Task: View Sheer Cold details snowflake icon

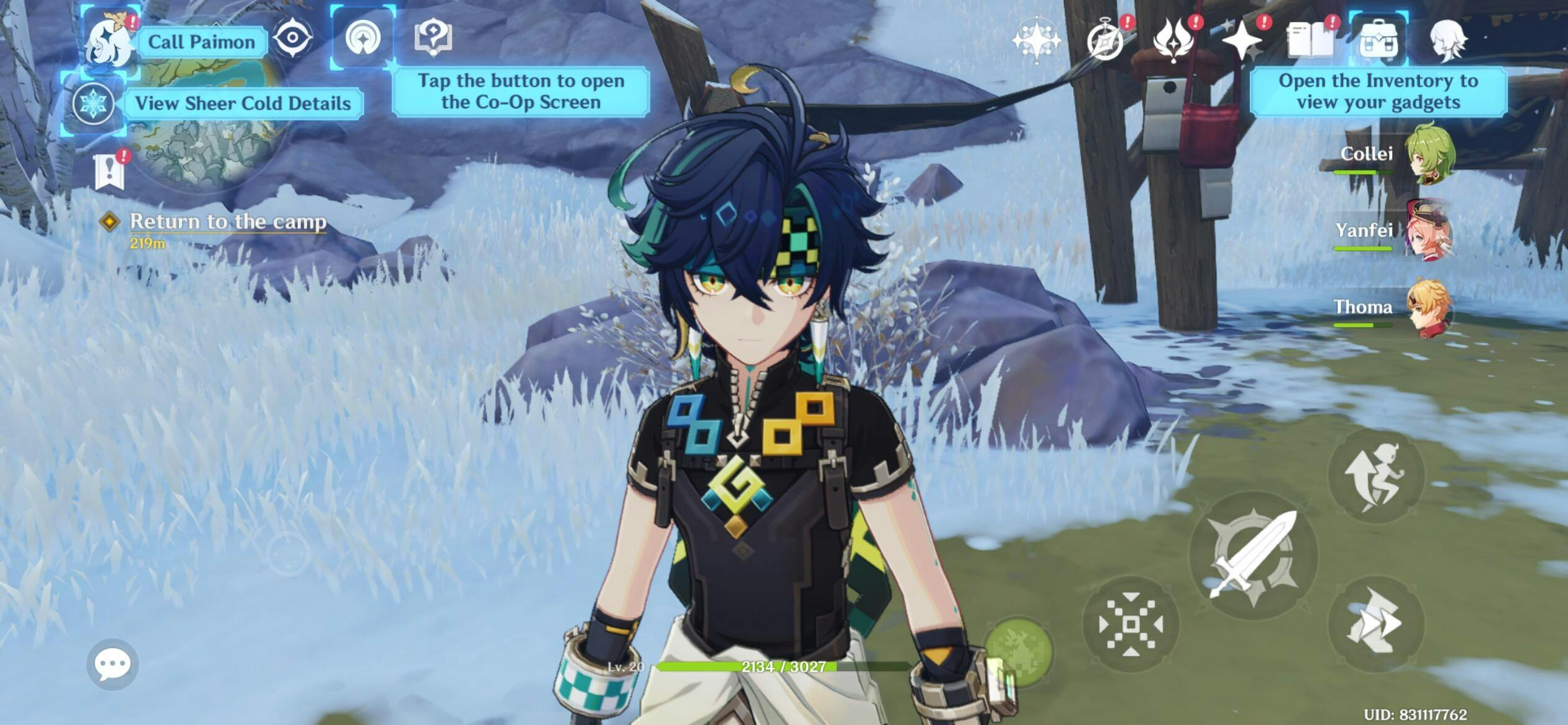Action: [93, 103]
